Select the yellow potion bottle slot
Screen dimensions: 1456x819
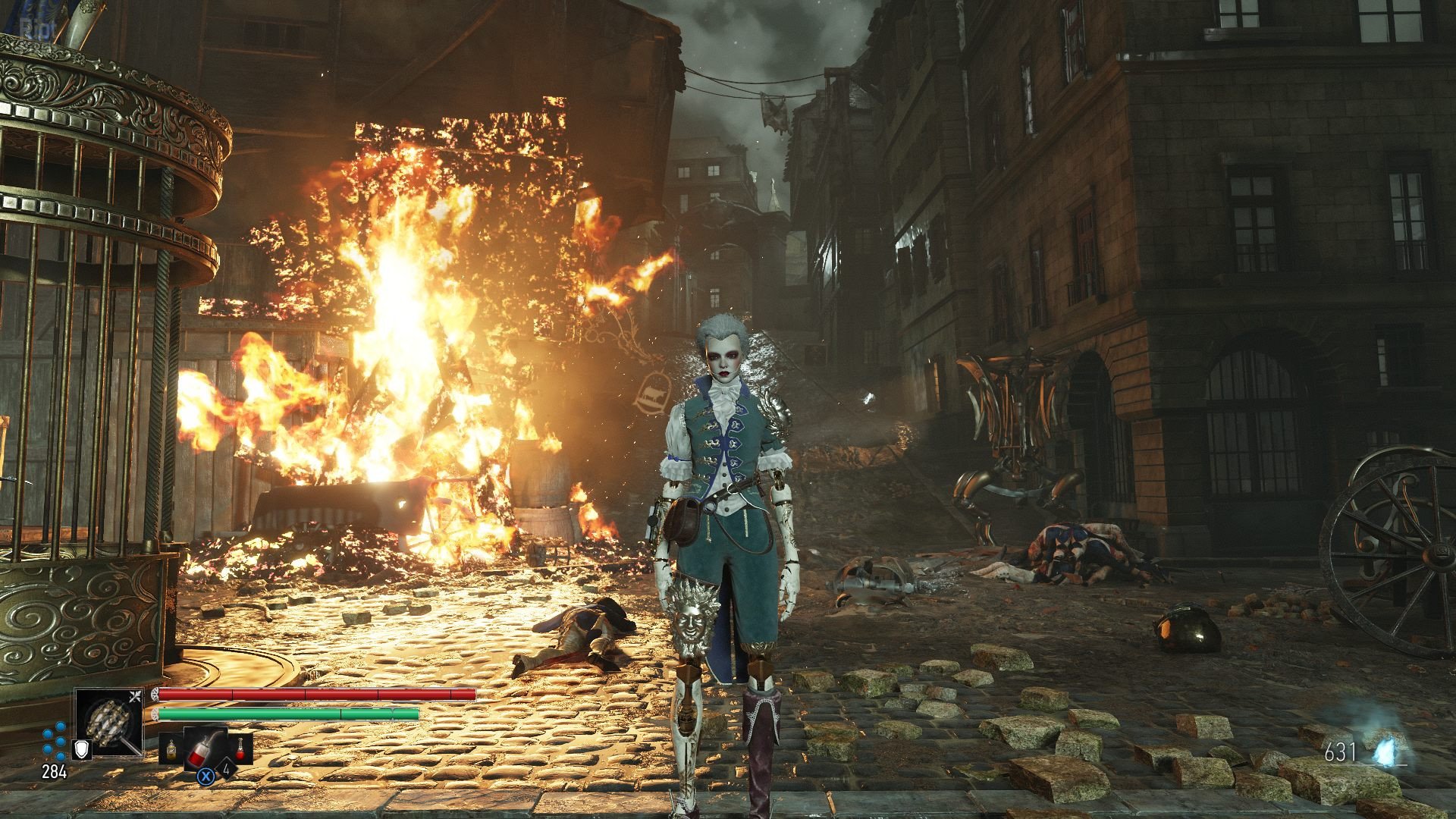[x=171, y=750]
